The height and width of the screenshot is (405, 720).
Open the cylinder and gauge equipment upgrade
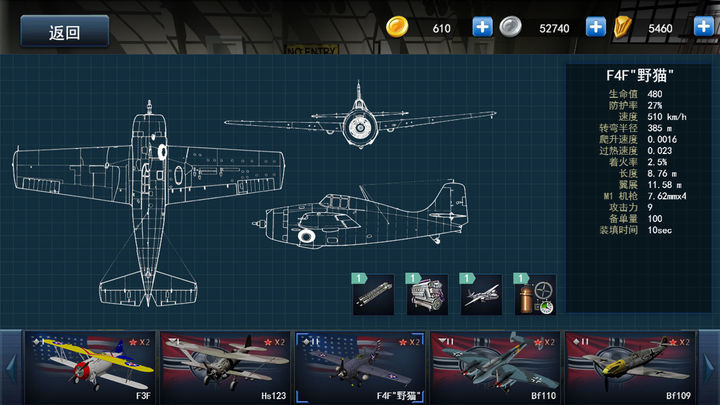(x=535, y=295)
